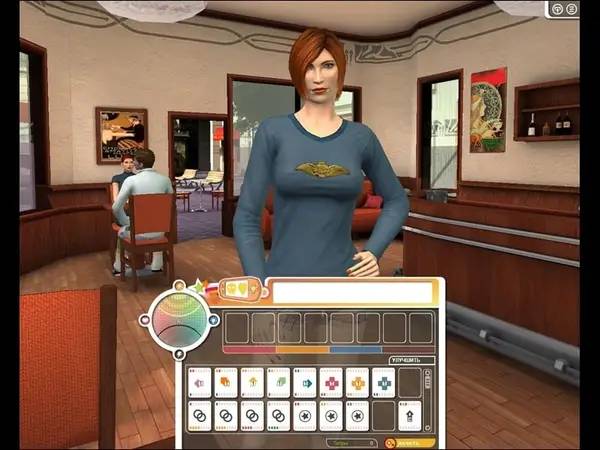Select the purple left-arrow card
This screenshot has width=600, height=450.
[x=200, y=382]
